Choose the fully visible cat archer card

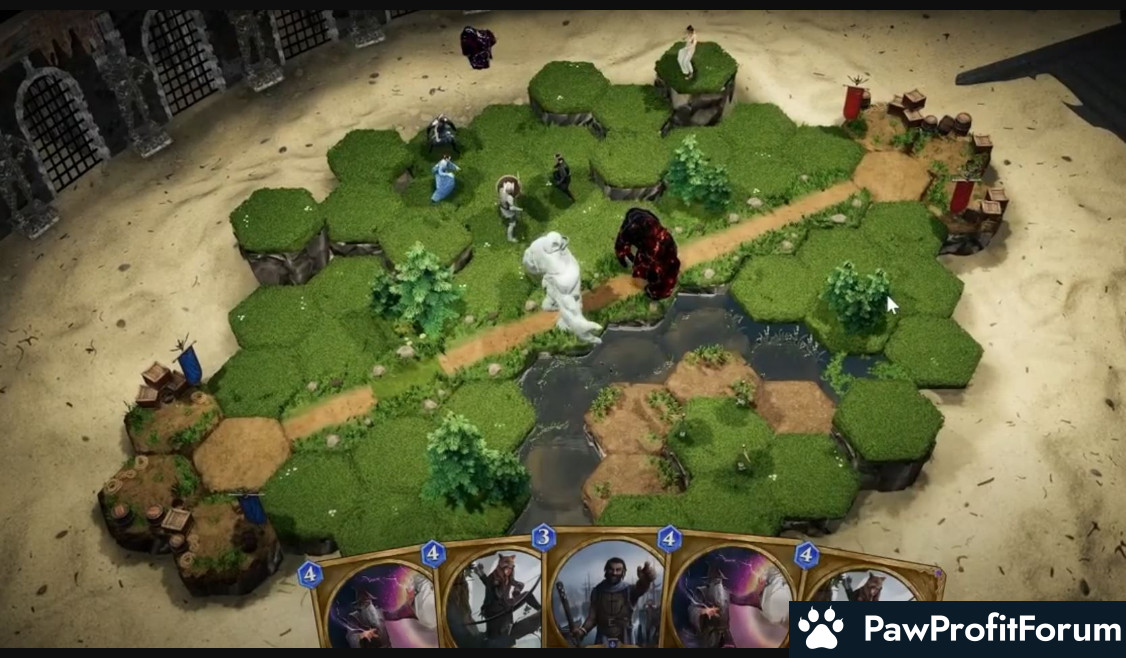point(493,598)
